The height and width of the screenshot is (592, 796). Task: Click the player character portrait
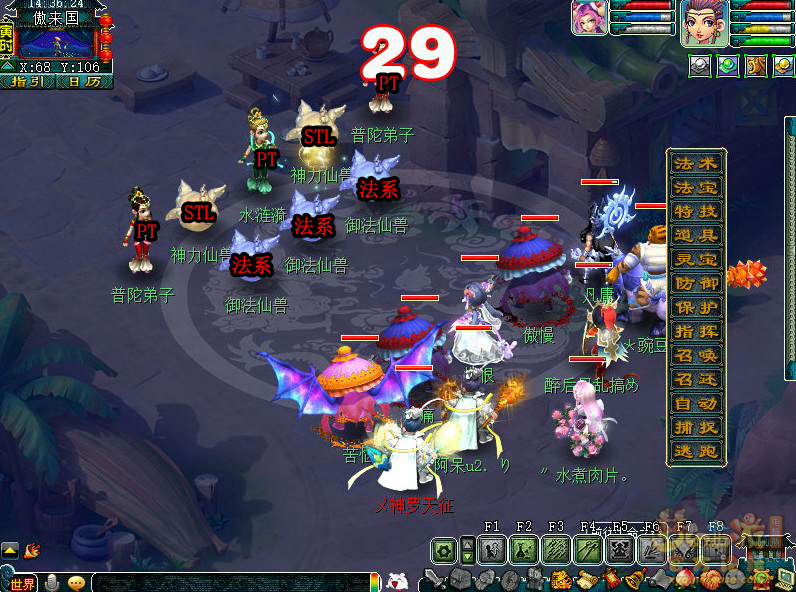[704, 23]
